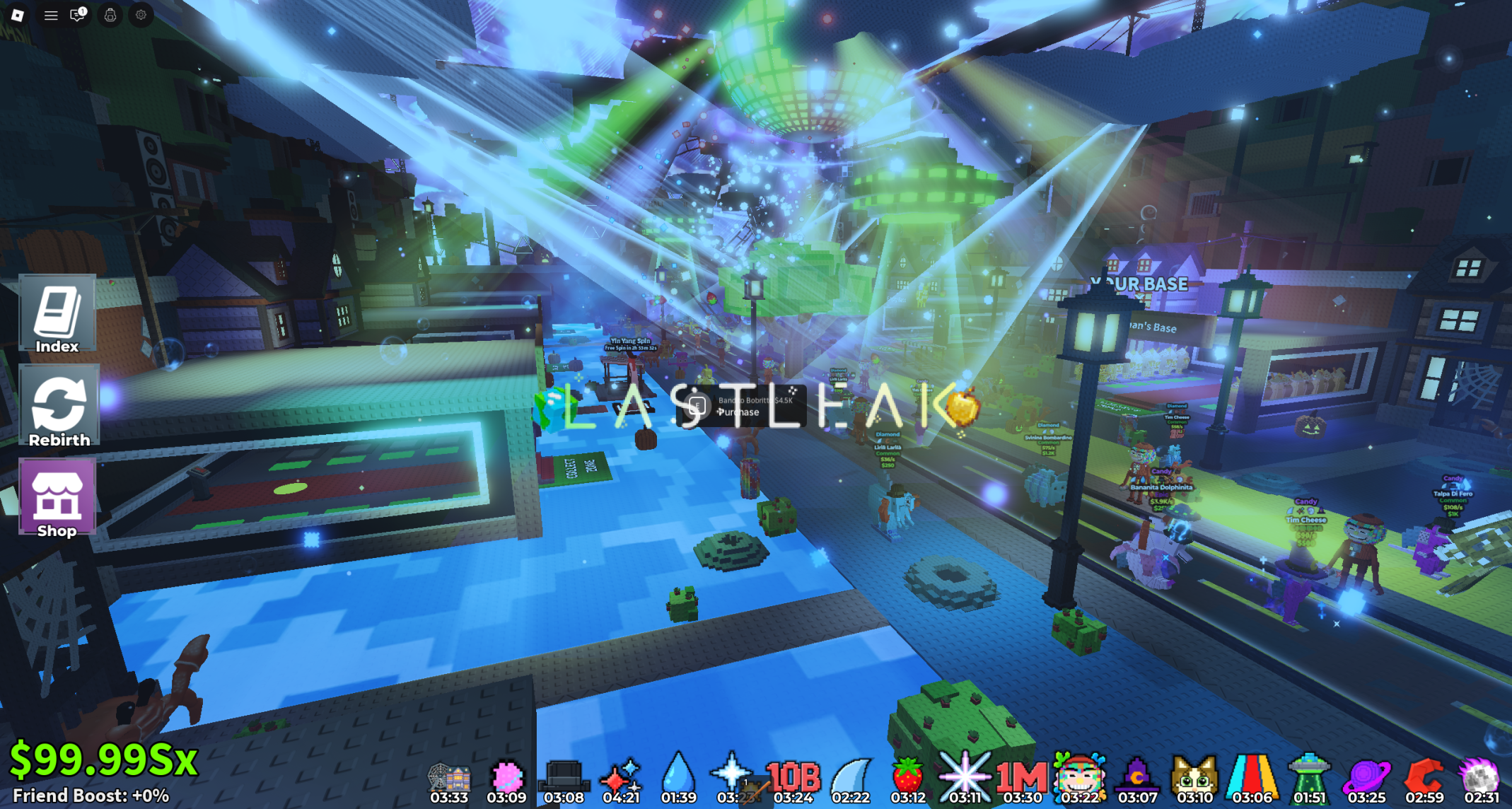Click the cat face event icon
The image size is (1512, 809).
(x=1194, y=774)
